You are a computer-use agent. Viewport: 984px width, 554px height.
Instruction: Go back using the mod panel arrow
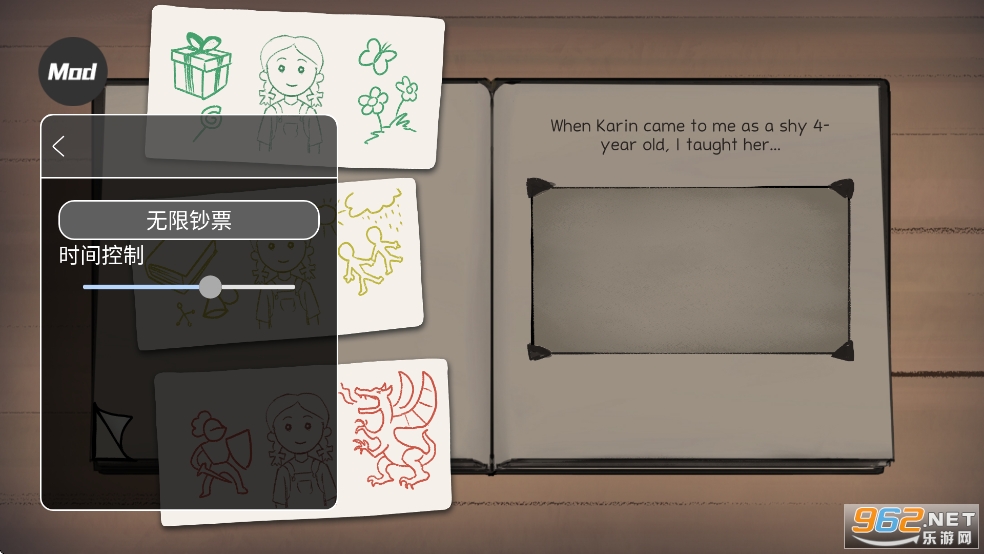(x=59, y=146)
